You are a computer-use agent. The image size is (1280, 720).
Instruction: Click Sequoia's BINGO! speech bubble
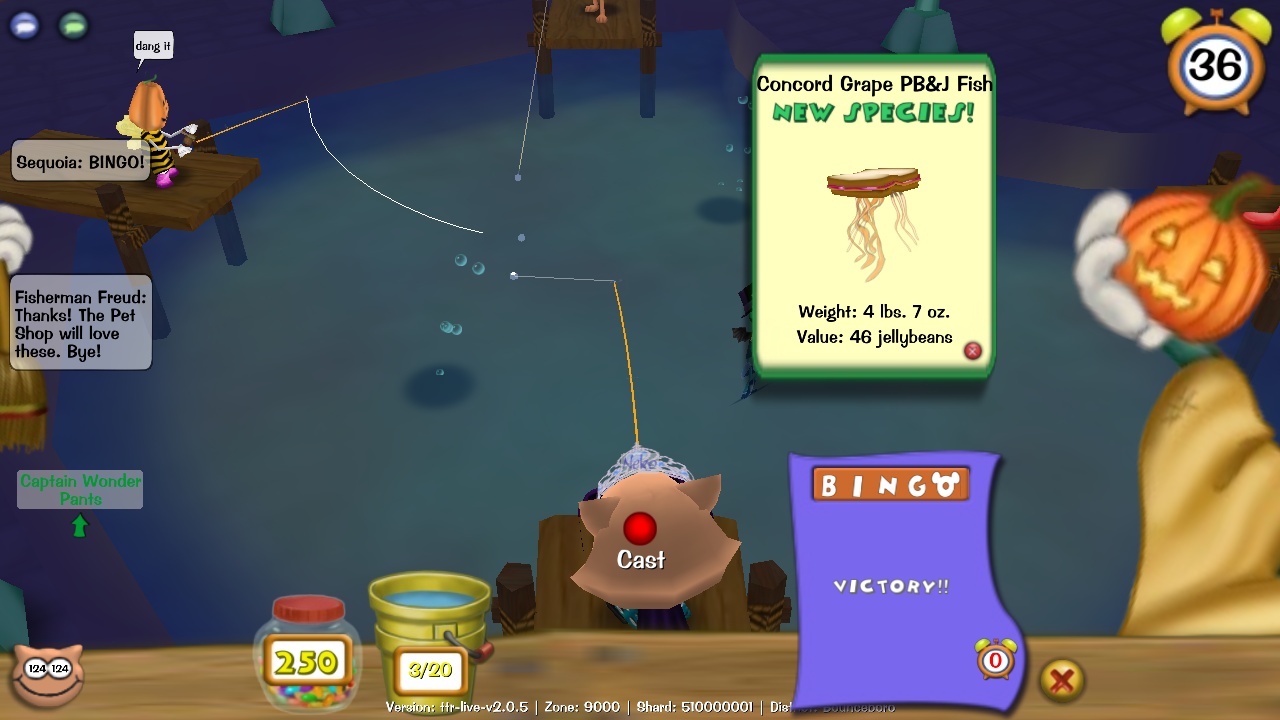[79, 161]
